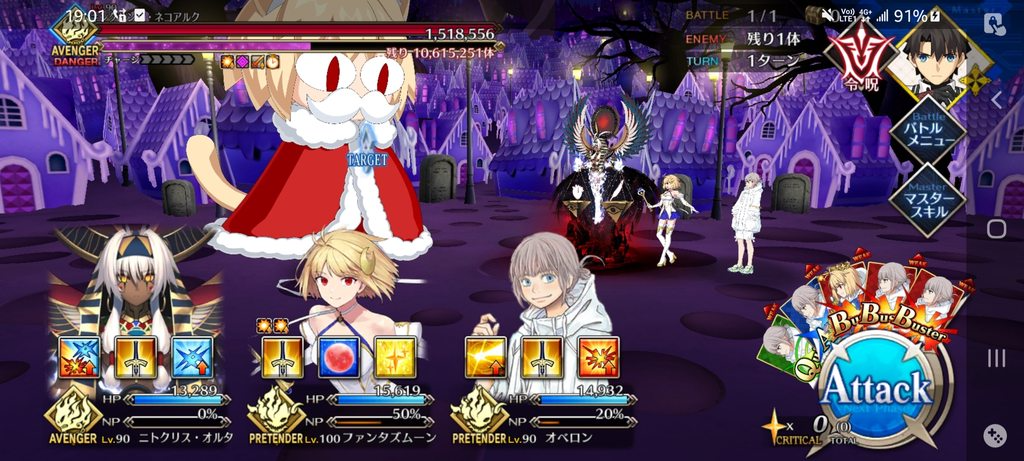The image size is (1024, 461).
Task: Activate Phantasmoon's red moon skill
Action: [339, 357]
